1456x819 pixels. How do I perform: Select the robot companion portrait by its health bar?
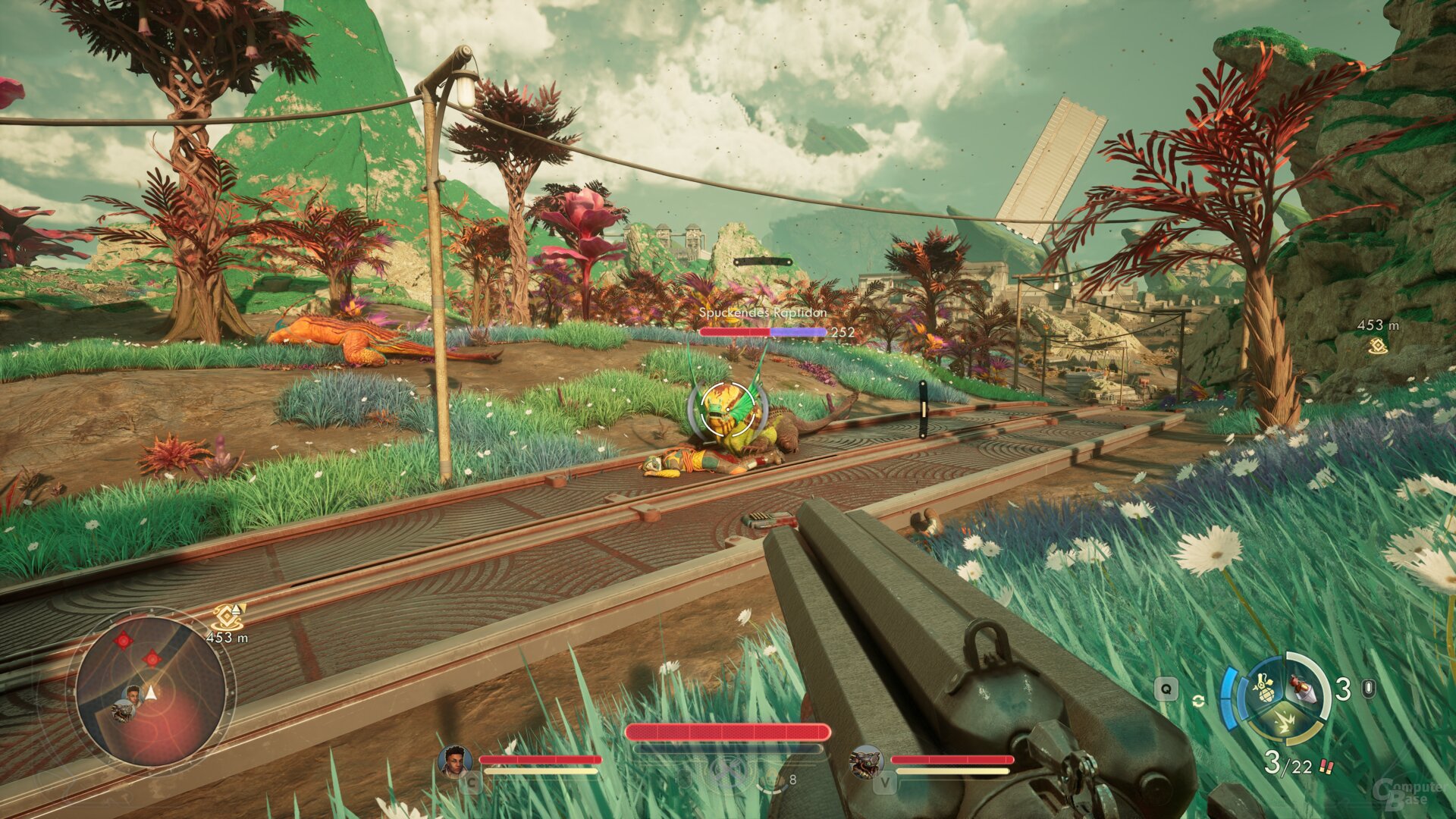pyautogui.click(x=865, y=761)
